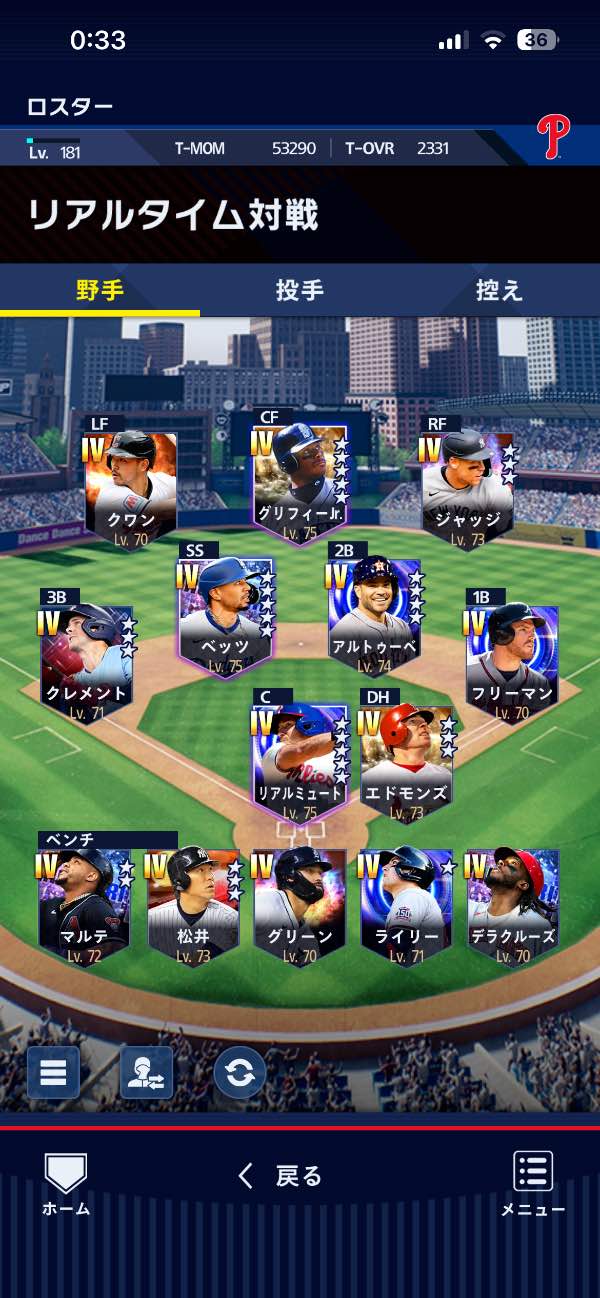Open the three-line list button
Screen dimensions: 600x1298
(53, 1072)
